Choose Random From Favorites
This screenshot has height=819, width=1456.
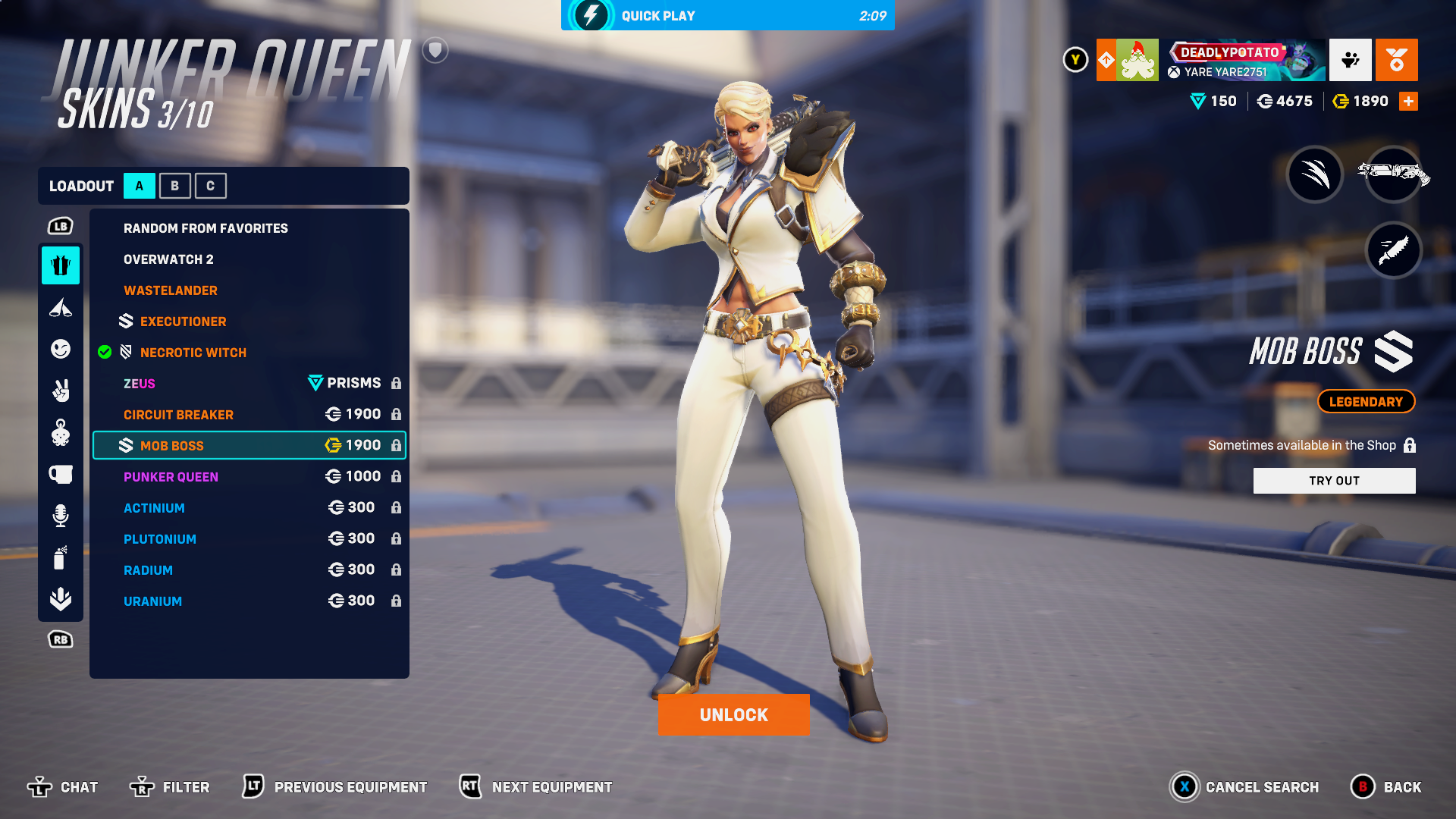pos(206,227)
